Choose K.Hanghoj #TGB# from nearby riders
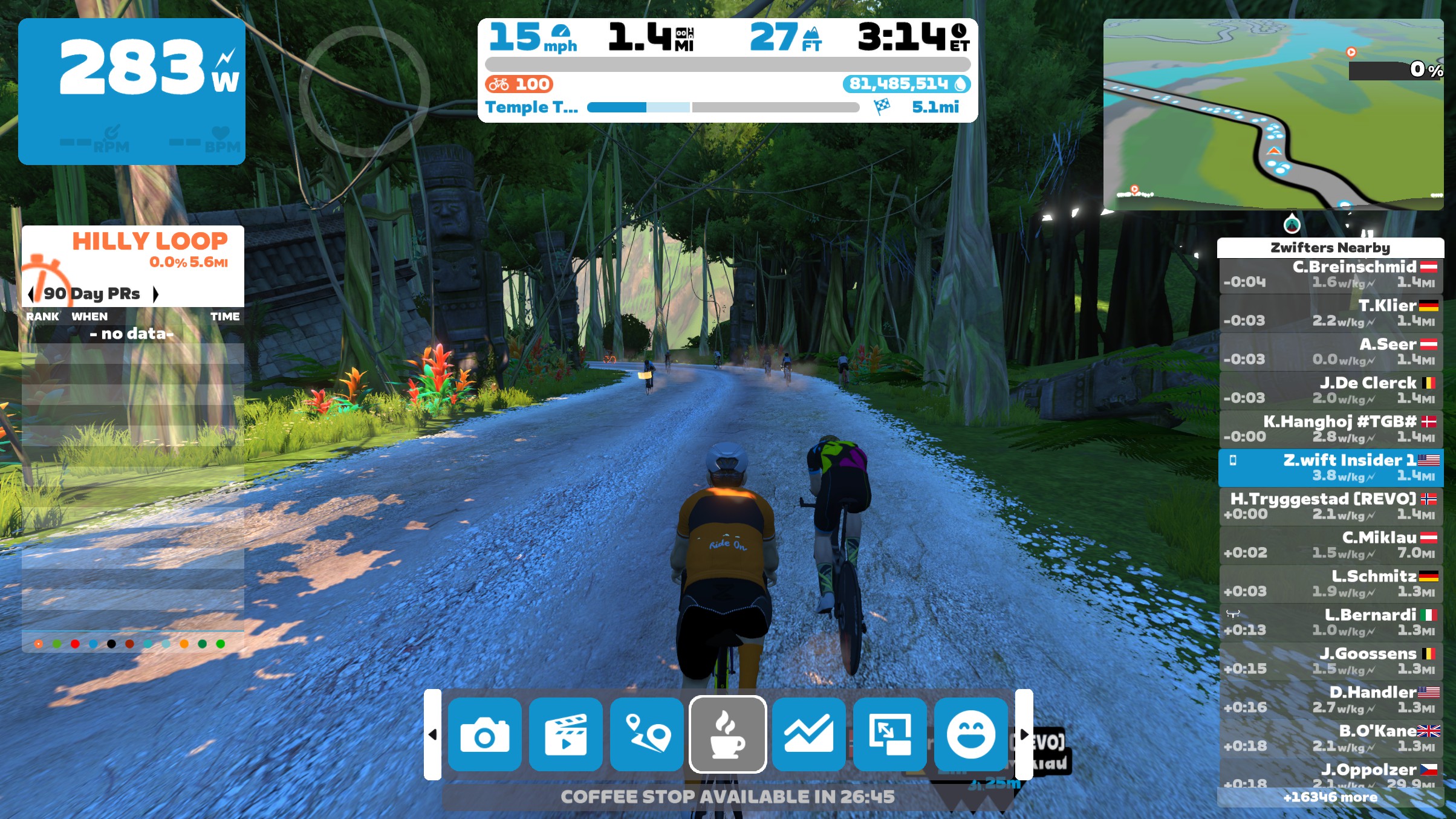1456x819 pixels. click(x=1330, y=429)
